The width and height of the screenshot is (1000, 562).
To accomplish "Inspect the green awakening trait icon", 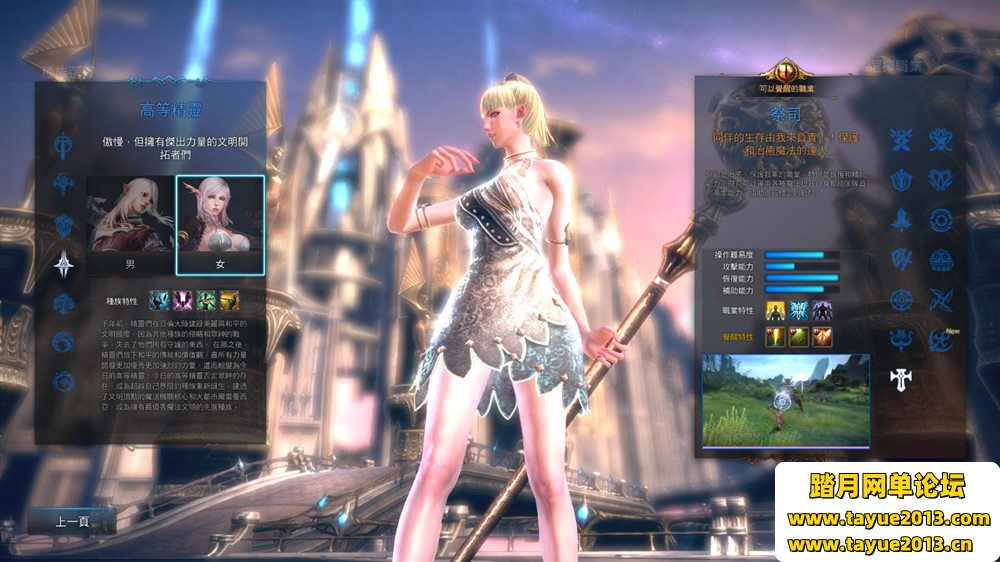I will pyautogui.click(x=799, y=337).
